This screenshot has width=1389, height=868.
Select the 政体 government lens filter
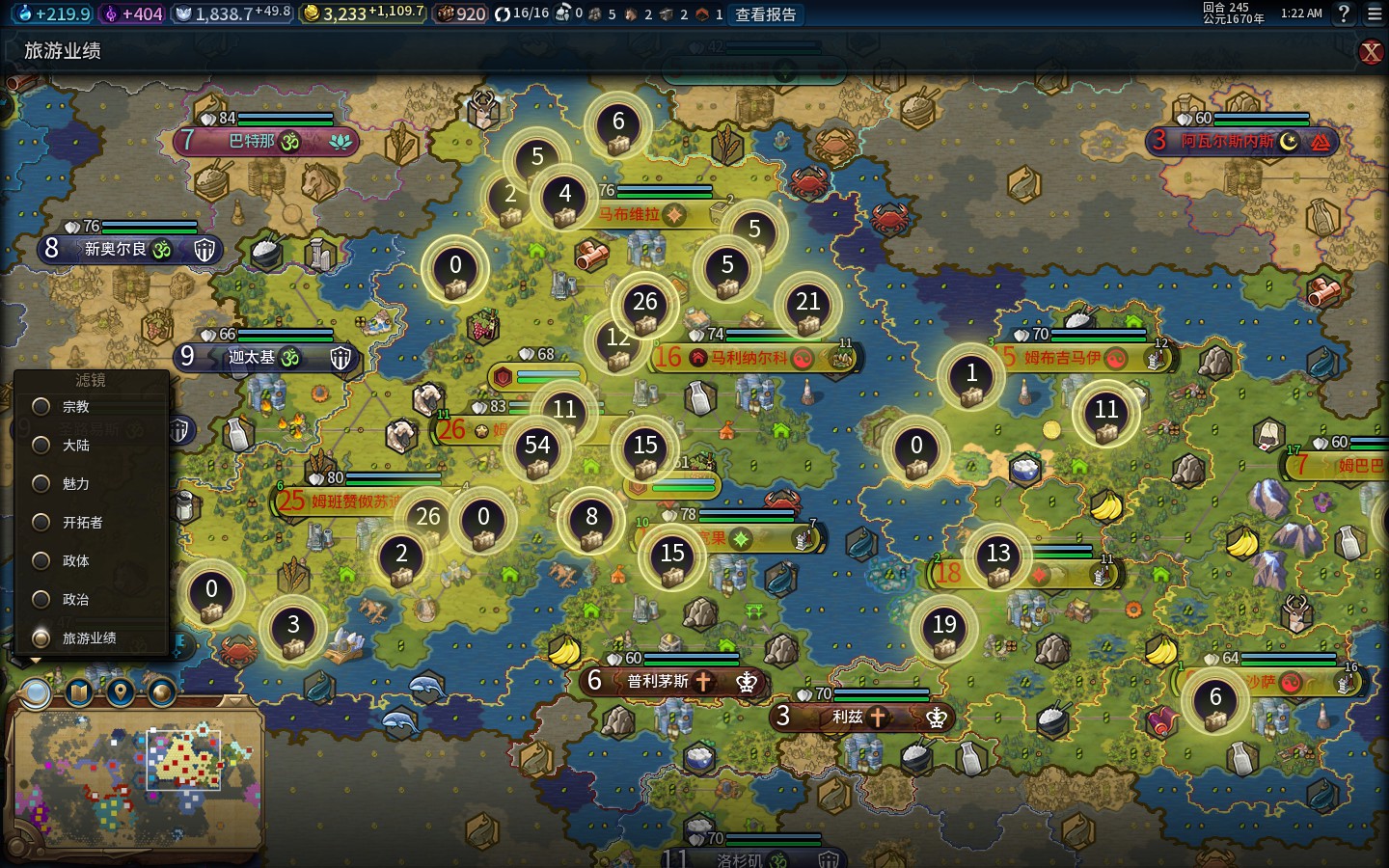point(41,561)
